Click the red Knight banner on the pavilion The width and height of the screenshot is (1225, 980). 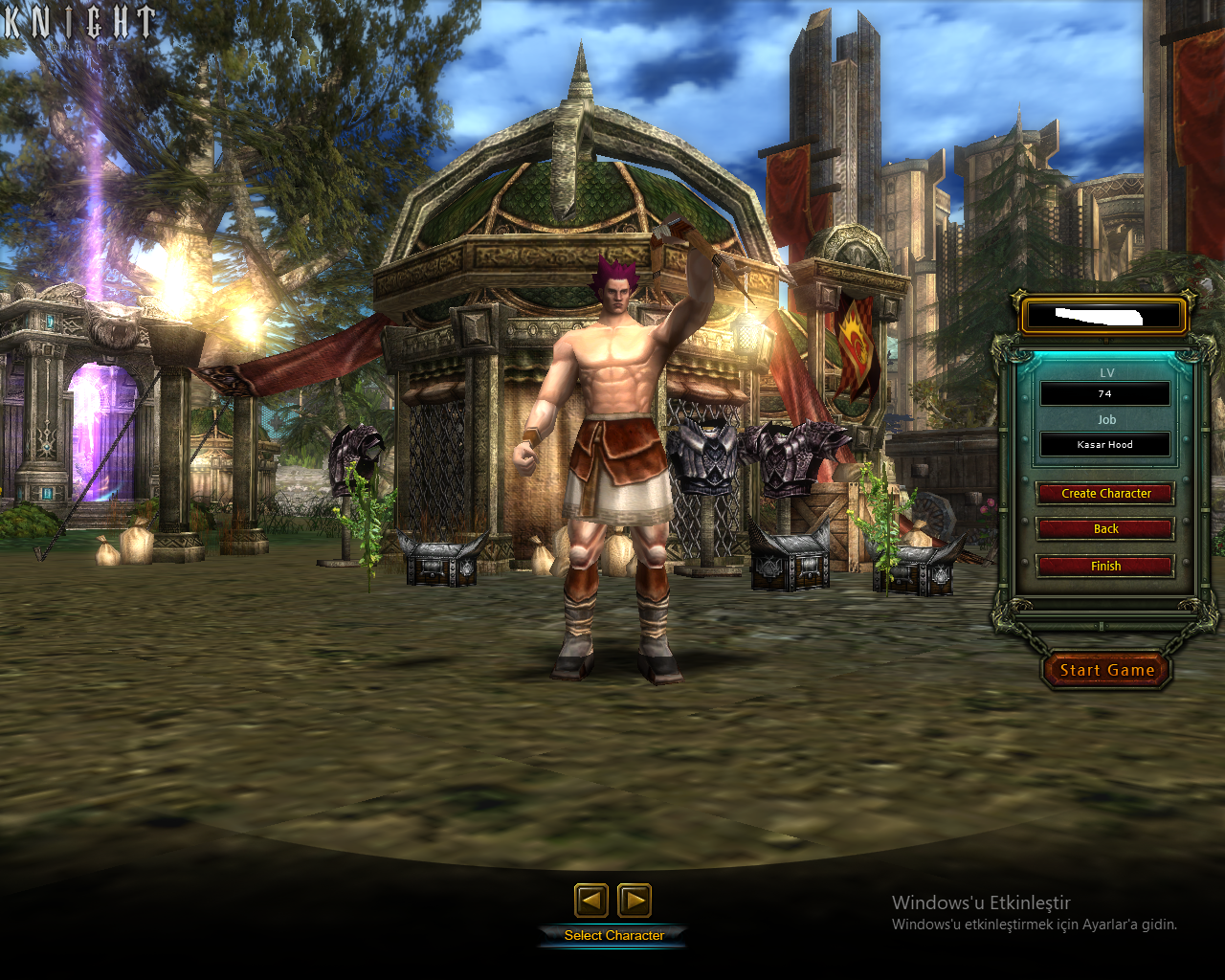click(855, 335)
